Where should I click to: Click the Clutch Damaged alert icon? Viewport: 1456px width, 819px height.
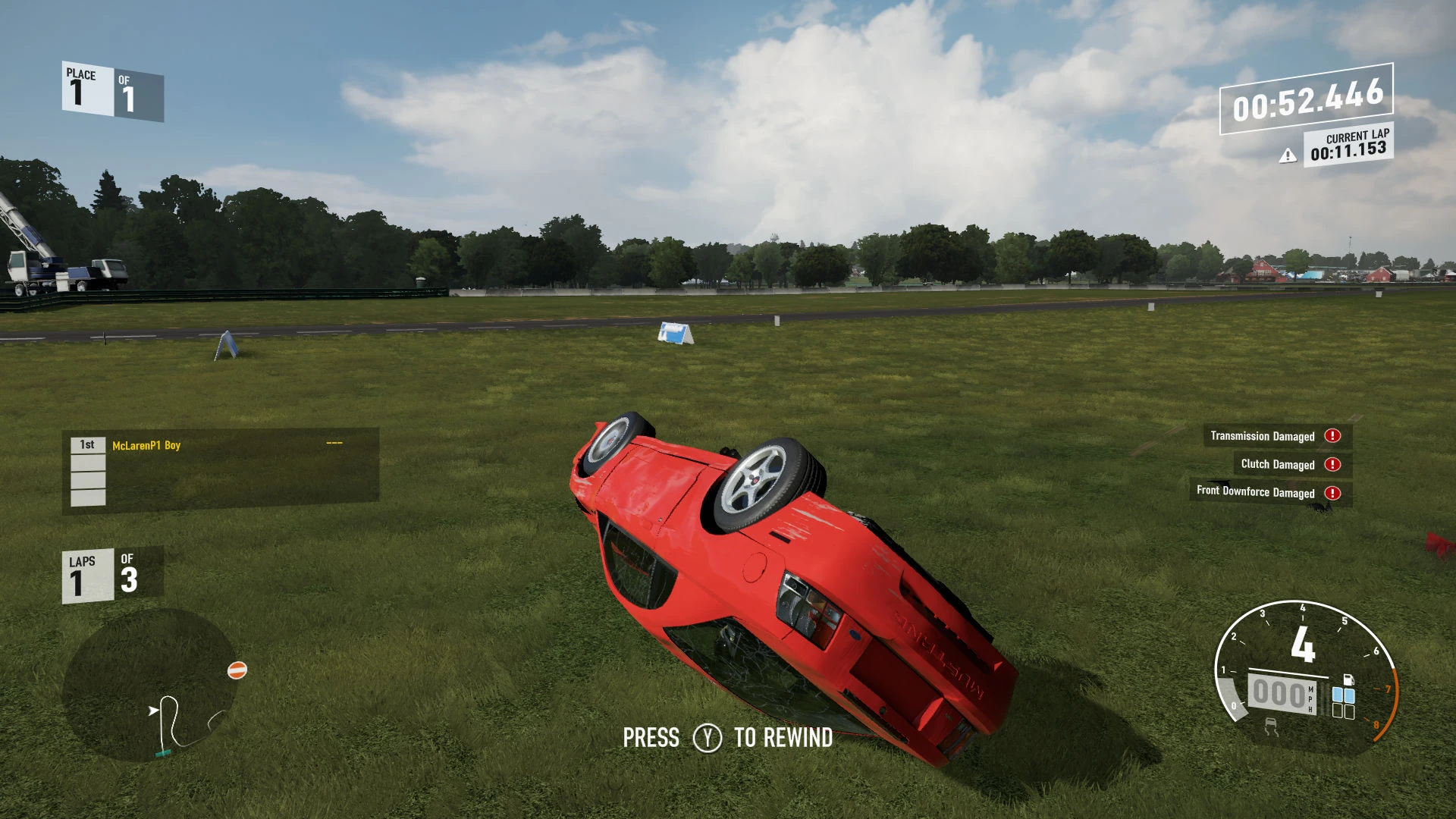pos(1332,464)
